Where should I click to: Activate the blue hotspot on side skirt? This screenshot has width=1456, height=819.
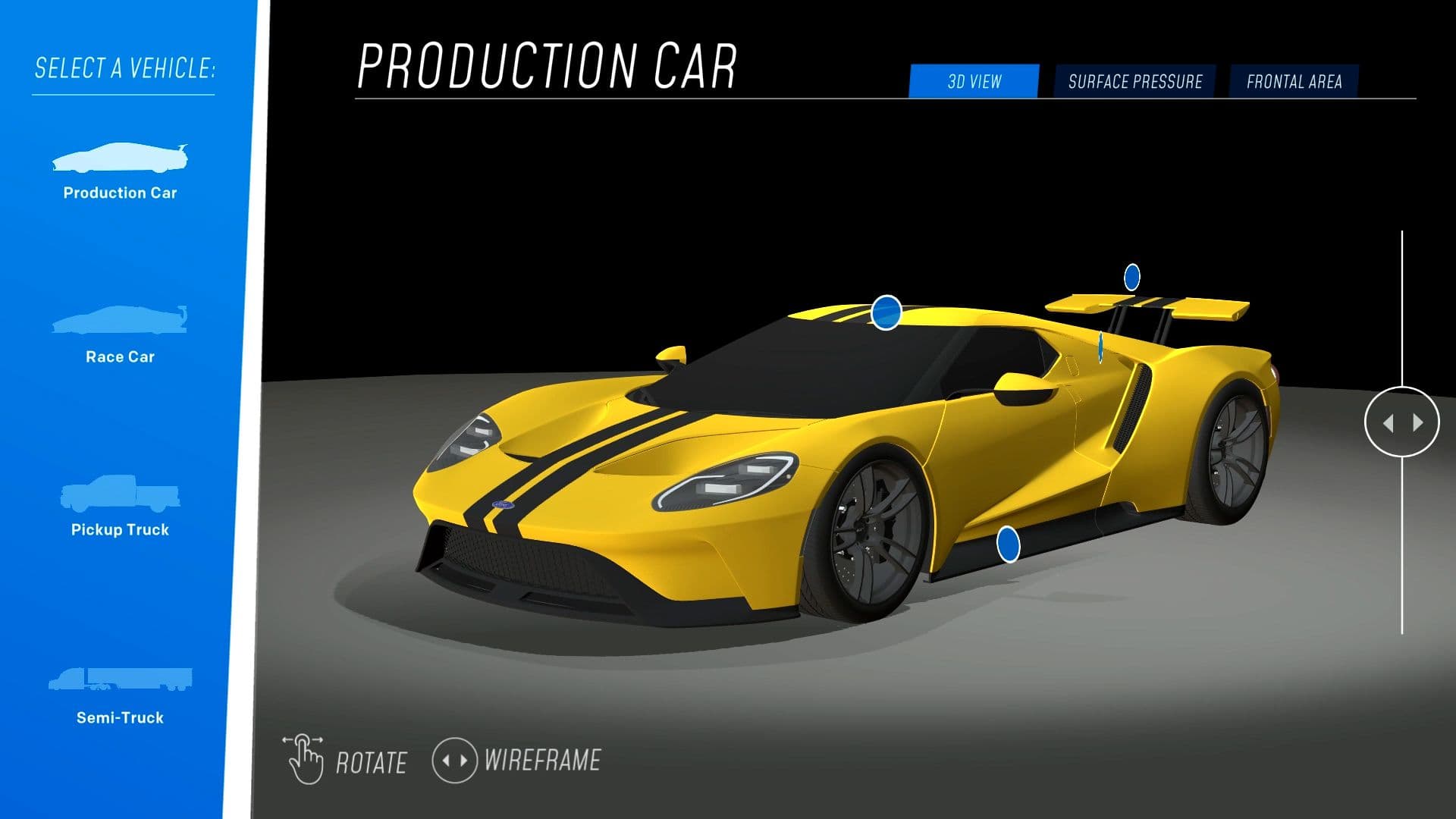tap(1008, 544)
